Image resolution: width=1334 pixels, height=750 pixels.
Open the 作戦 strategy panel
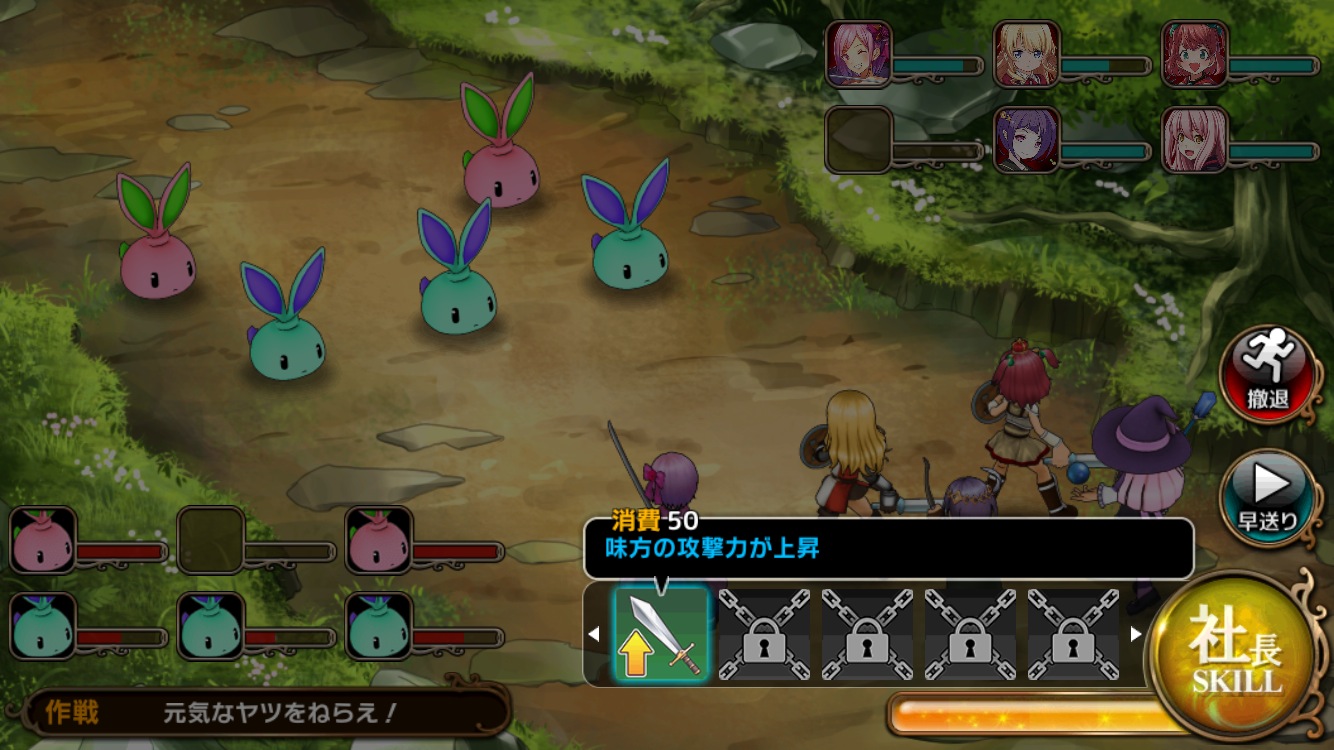pos(270,712)
